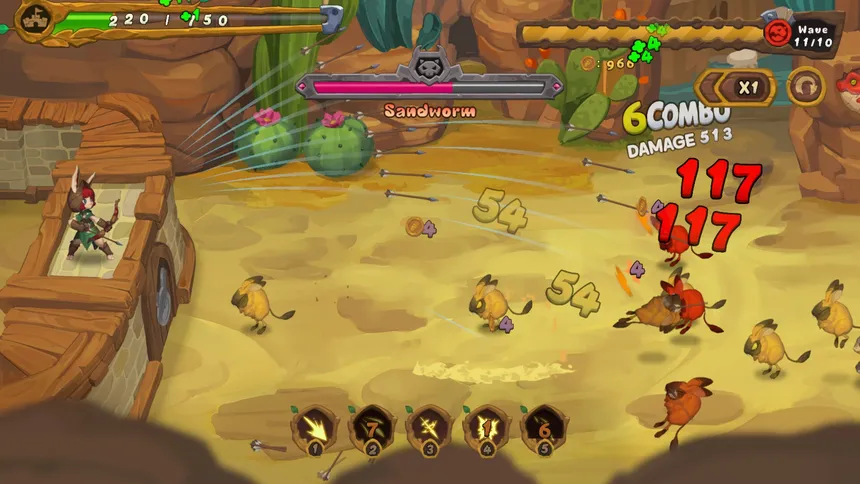Activate the skill in slot 1
The width and height of the screenshot is (860, 484).
click(x=314, y=429)
